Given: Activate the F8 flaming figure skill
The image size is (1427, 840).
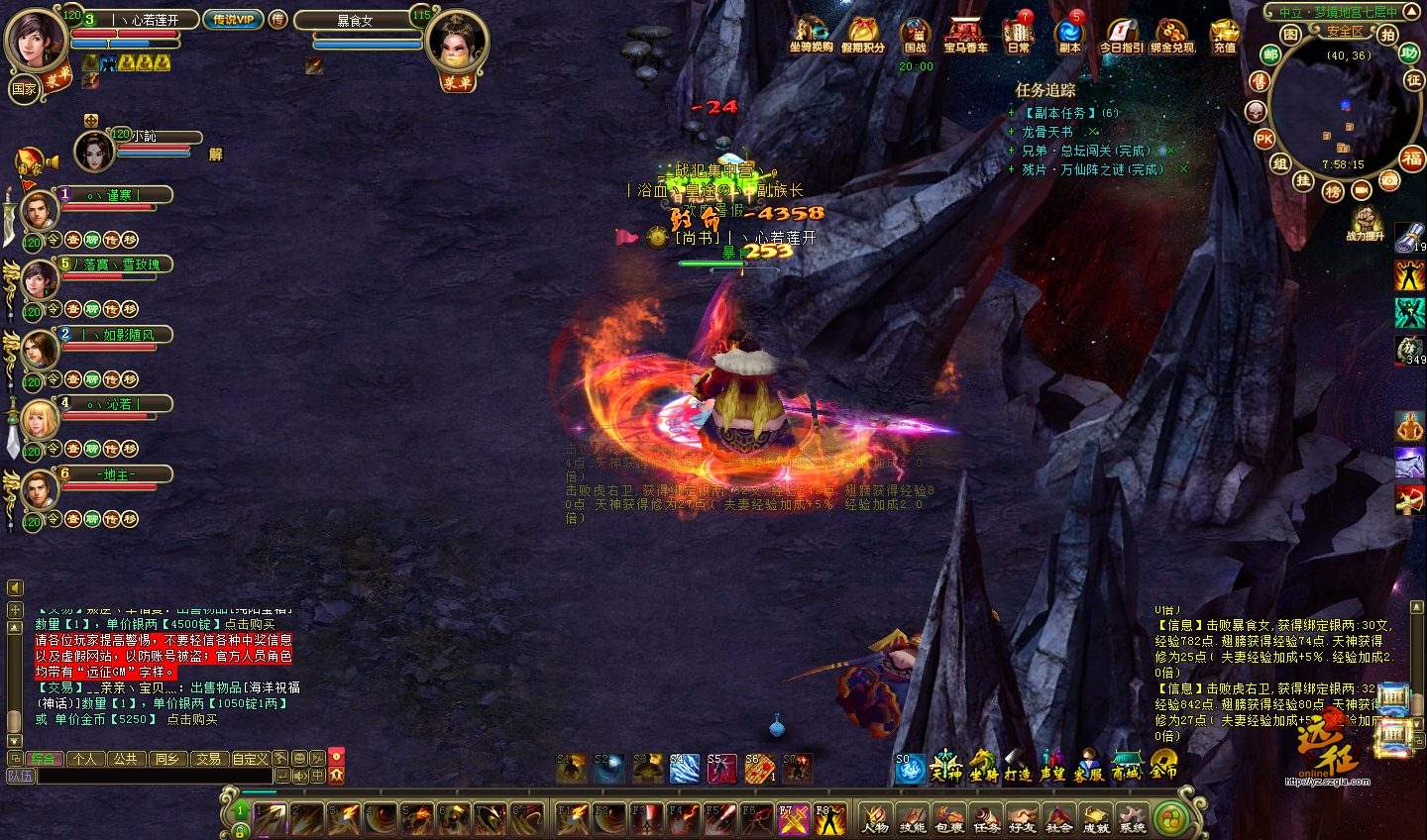Looking at the screenshot, I should coord(828,818).
